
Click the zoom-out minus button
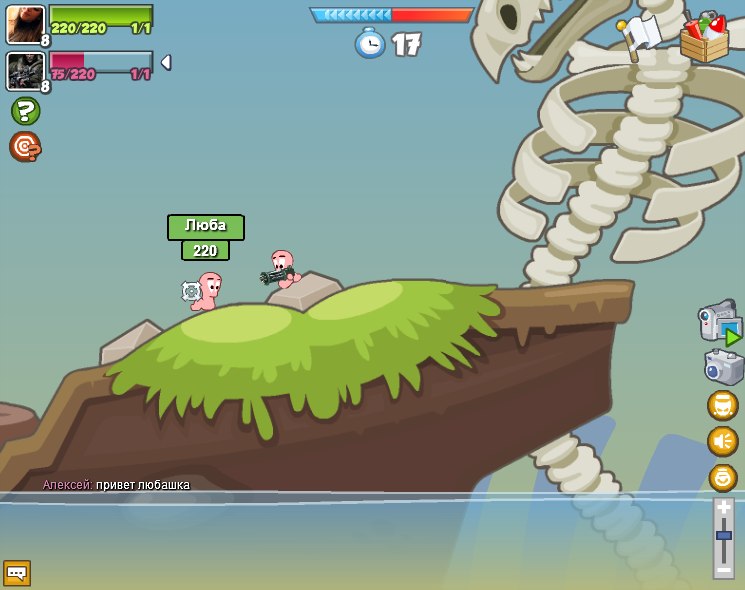pos(723,569)
